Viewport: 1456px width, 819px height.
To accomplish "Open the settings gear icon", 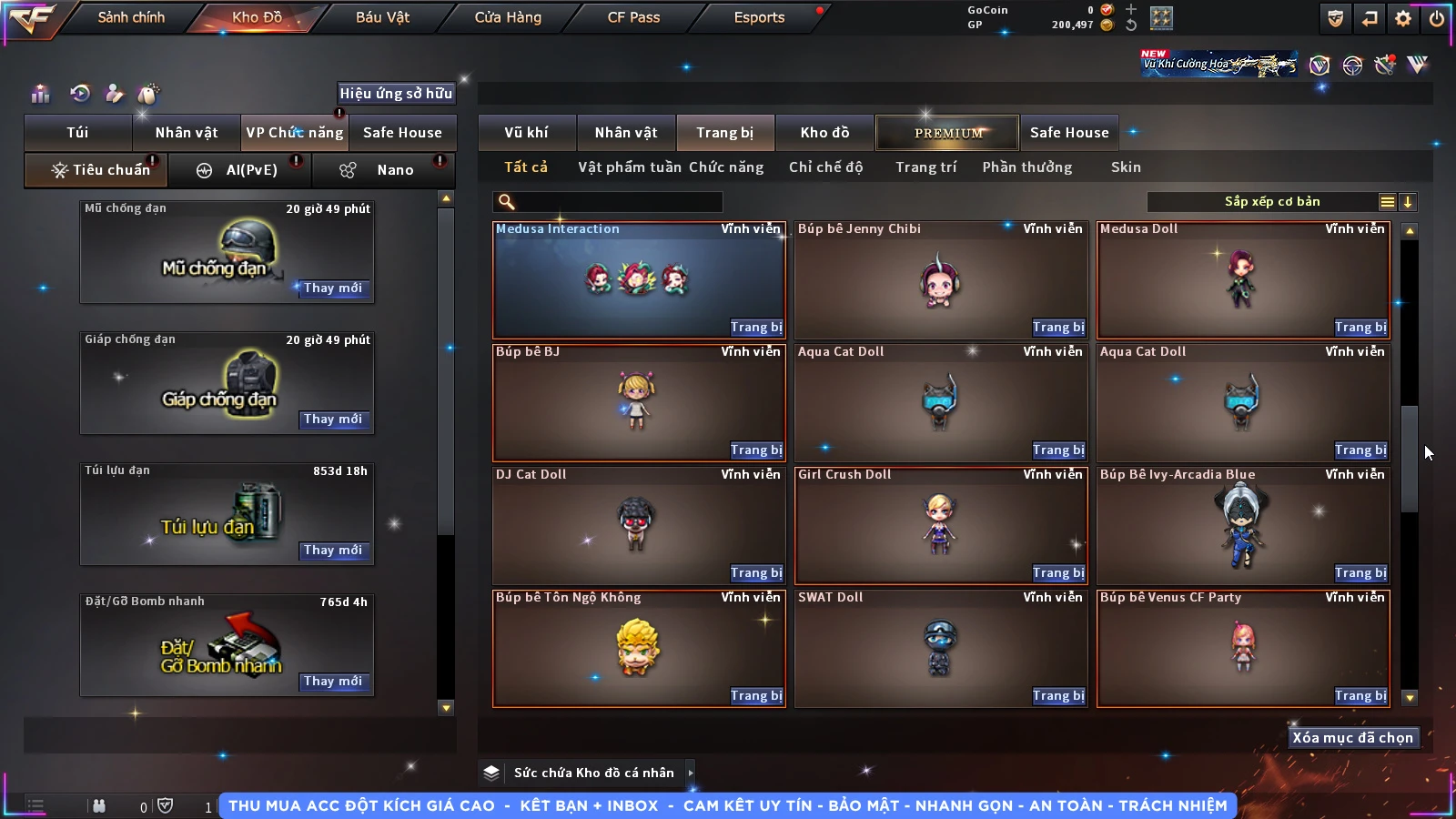I will click(x=1403, y=18).
